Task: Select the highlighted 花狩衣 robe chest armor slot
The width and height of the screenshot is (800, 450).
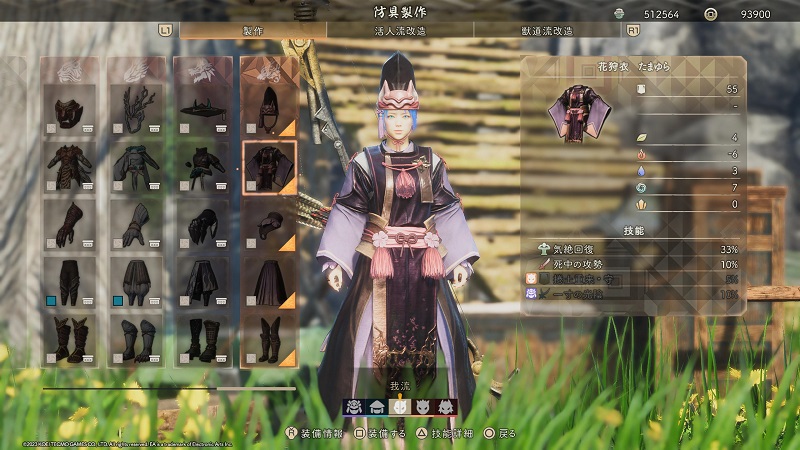Action: point(269,167)
